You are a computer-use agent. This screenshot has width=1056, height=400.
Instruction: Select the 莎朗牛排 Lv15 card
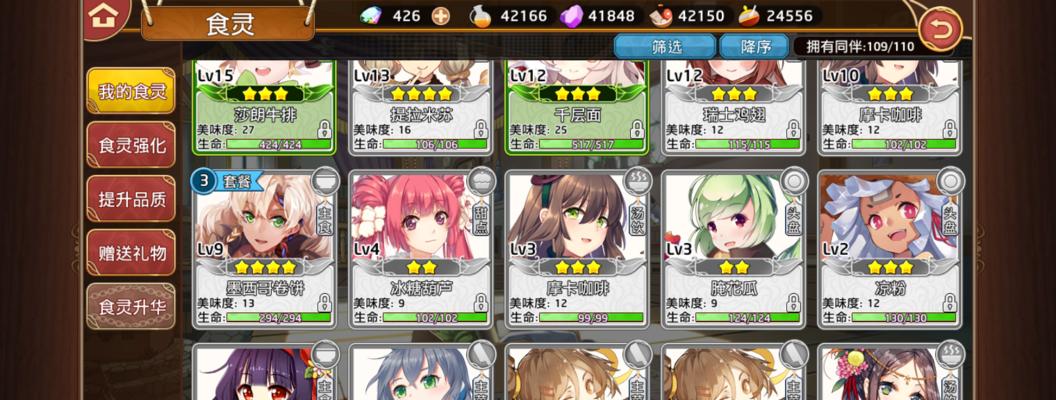(x=264, y=105)
